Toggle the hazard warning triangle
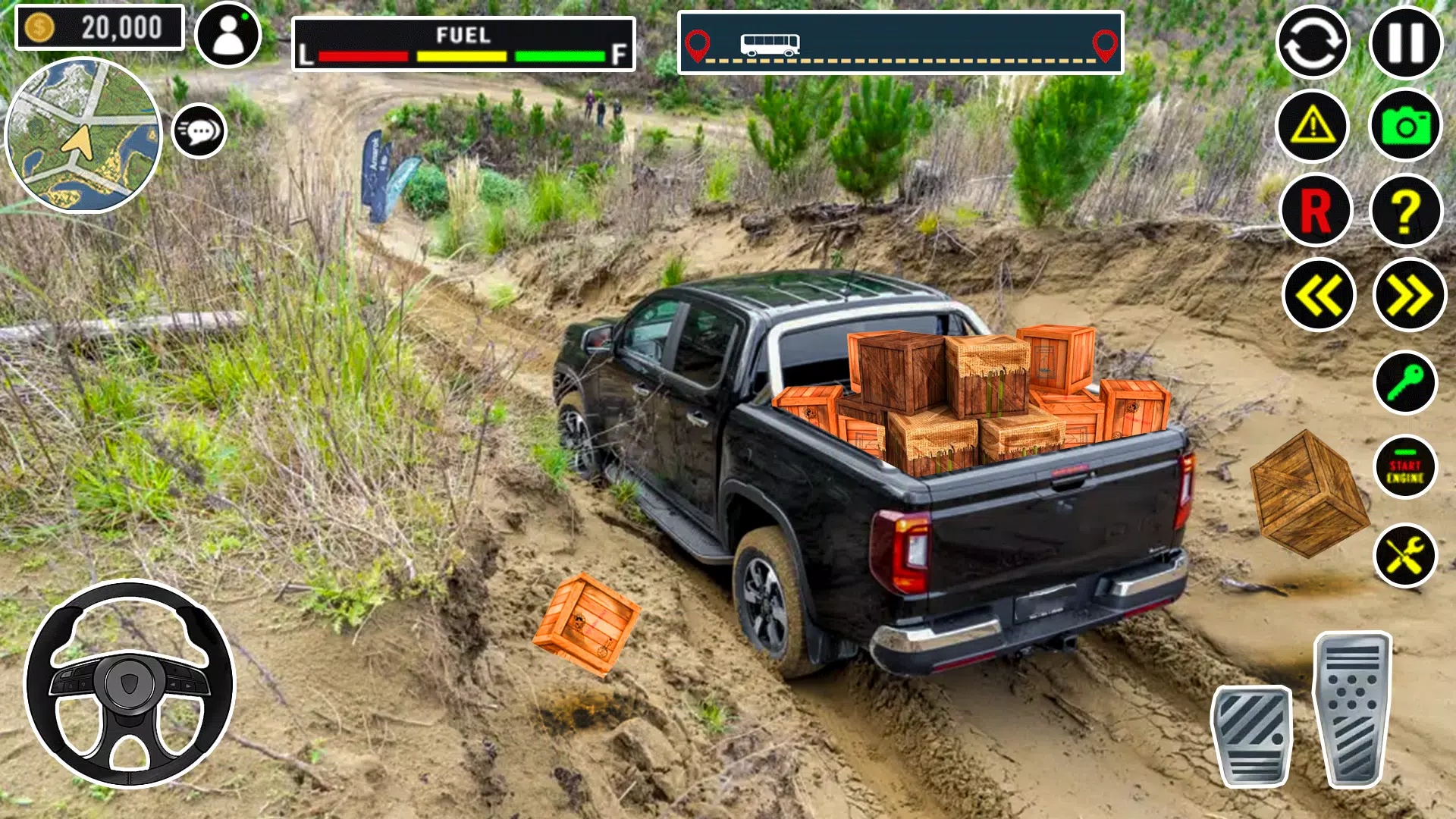Viewport: 1456px width, 819px height. coord(1313,126)
